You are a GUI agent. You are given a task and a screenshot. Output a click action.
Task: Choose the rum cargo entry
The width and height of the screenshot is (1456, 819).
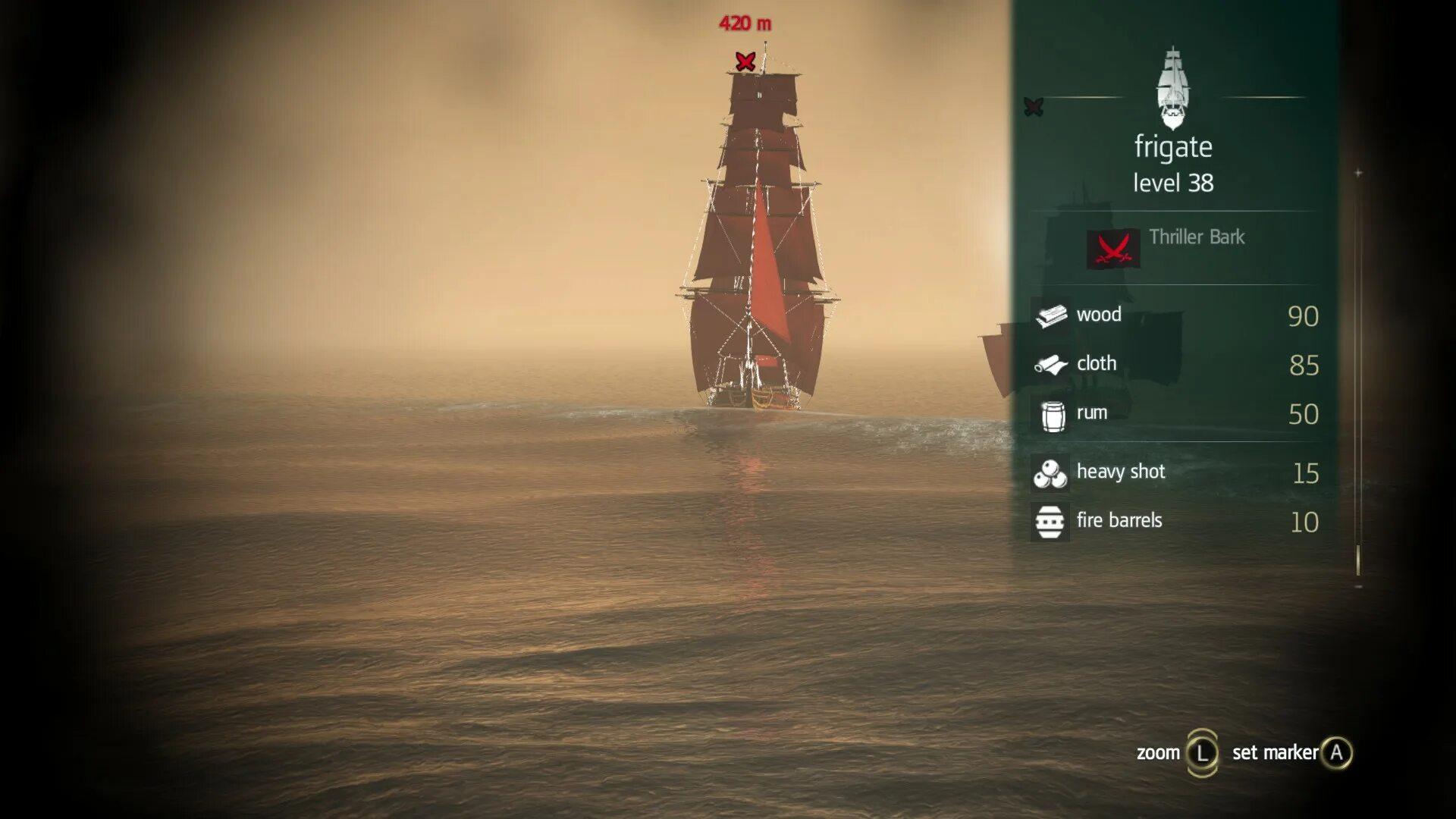pyautogui.click(x=1174, y=413)
